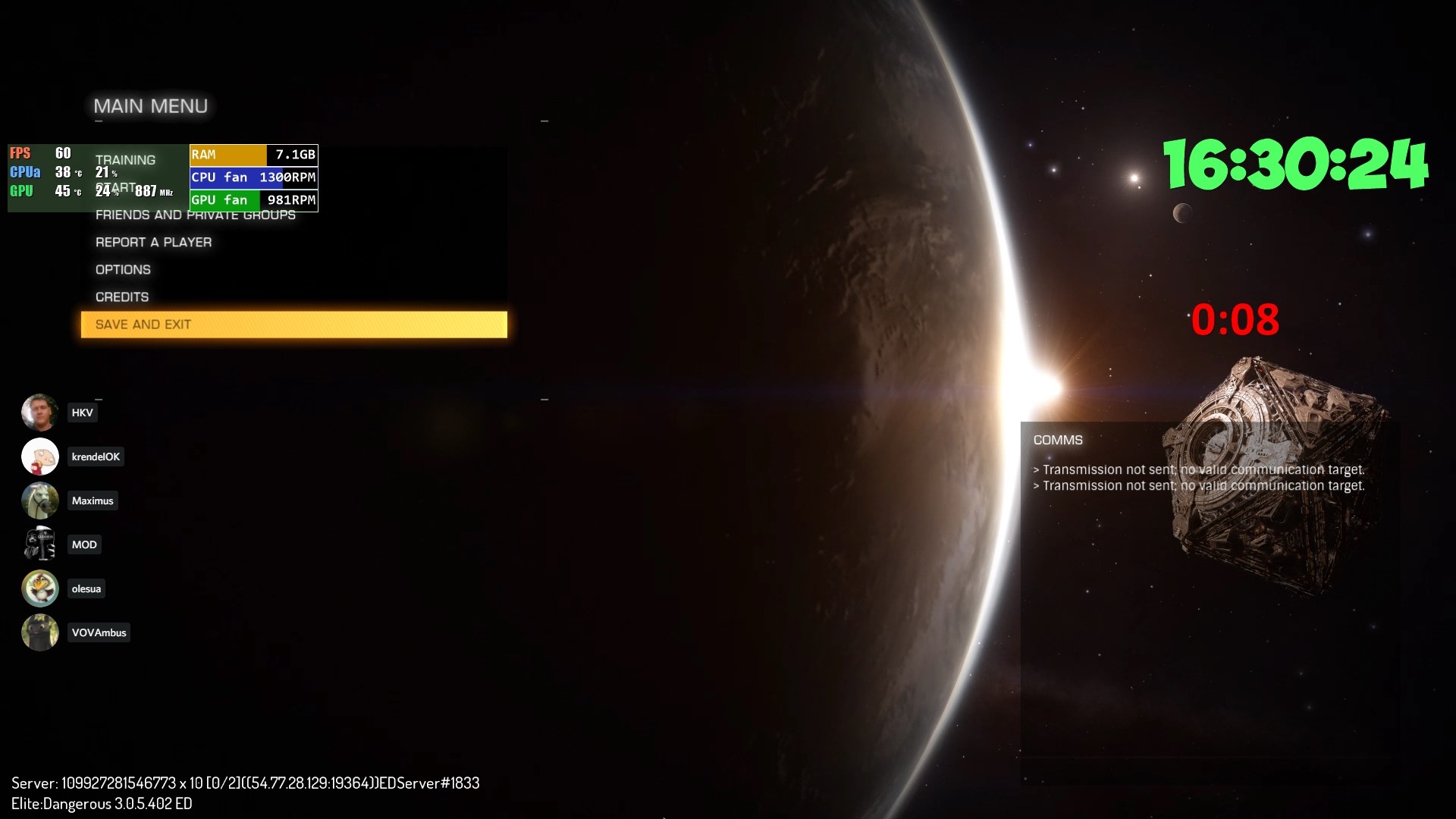This screenshot has width=1456, height=819.
Task: Open the Options menu
Action: point(123,270)
